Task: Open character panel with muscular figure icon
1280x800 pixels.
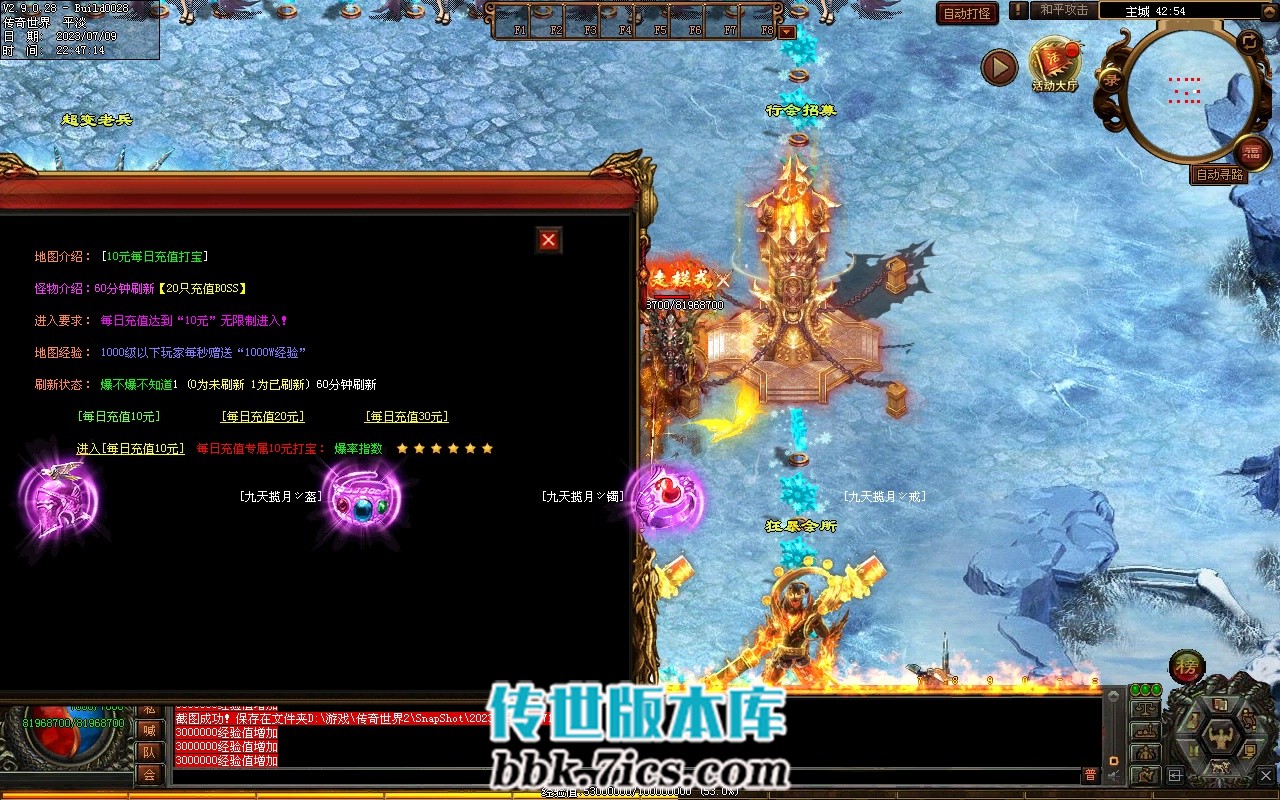Action: (1220, 737)
